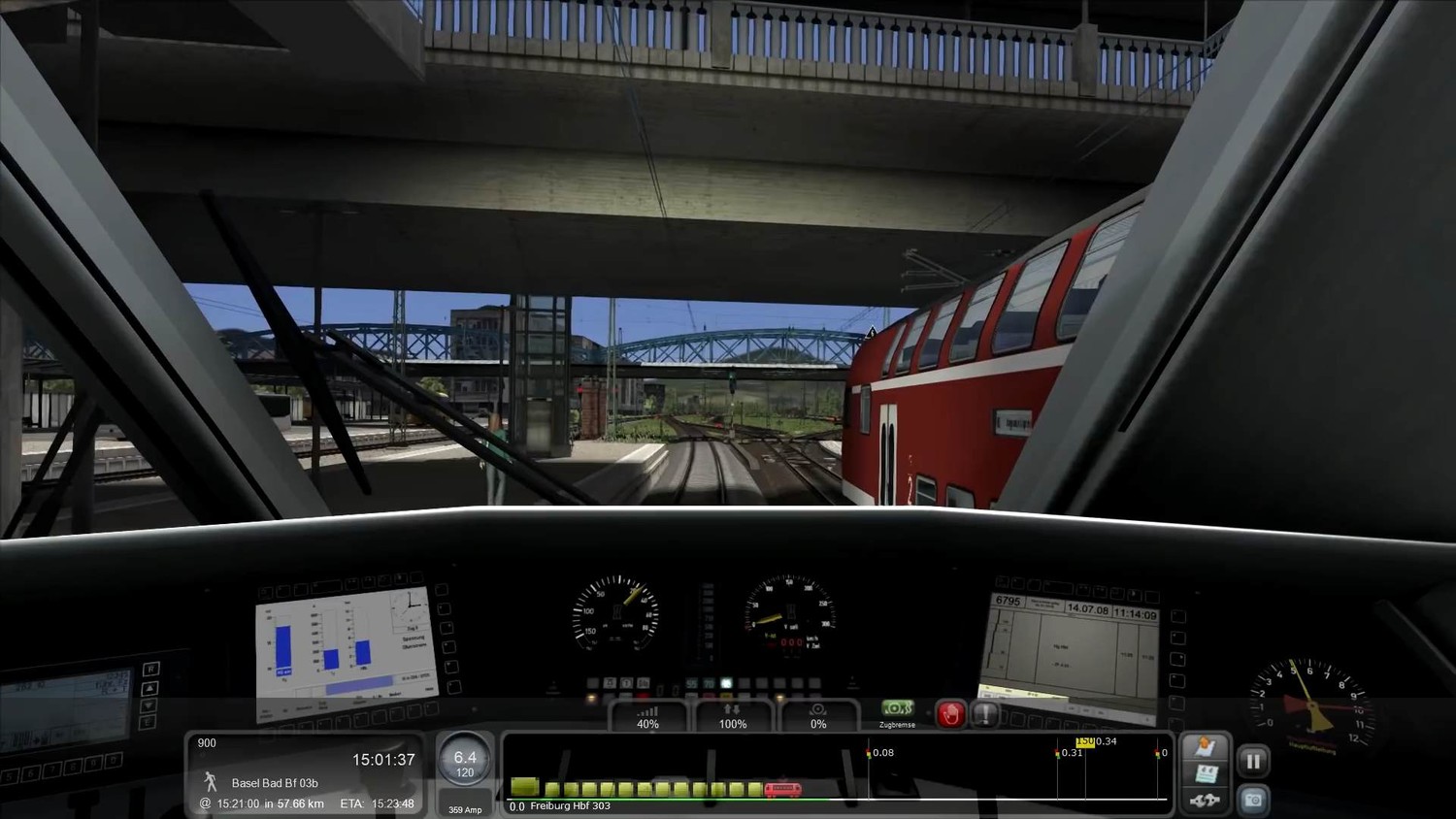Click the red locomotive icon in the consist bar
The height and width of the screenshot is (819, 1456).
pyautogui.click(x=782, y=789)
